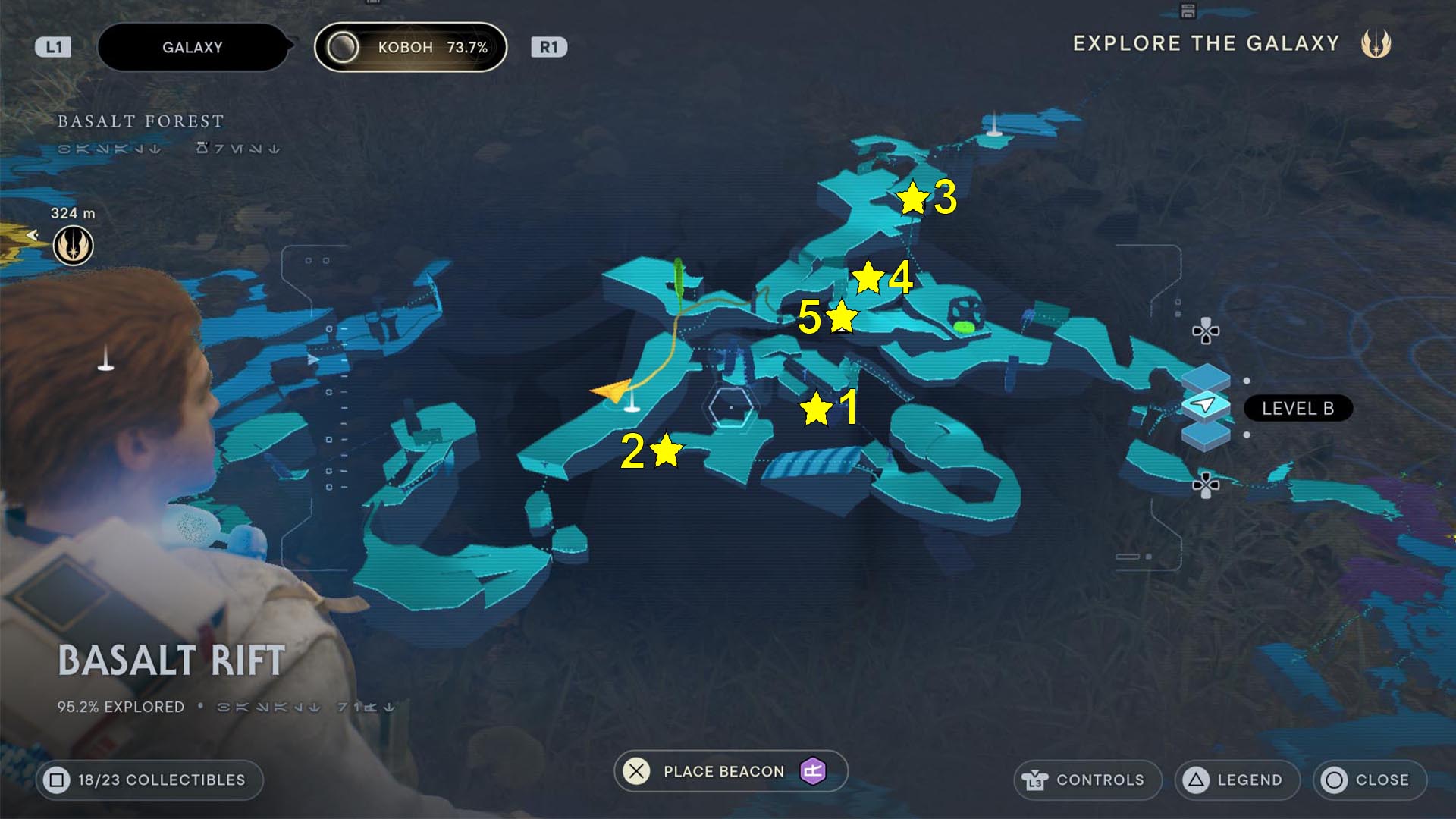Select star marker number 5
Viewport: 1456px width, 819px height.
[841, 316]
